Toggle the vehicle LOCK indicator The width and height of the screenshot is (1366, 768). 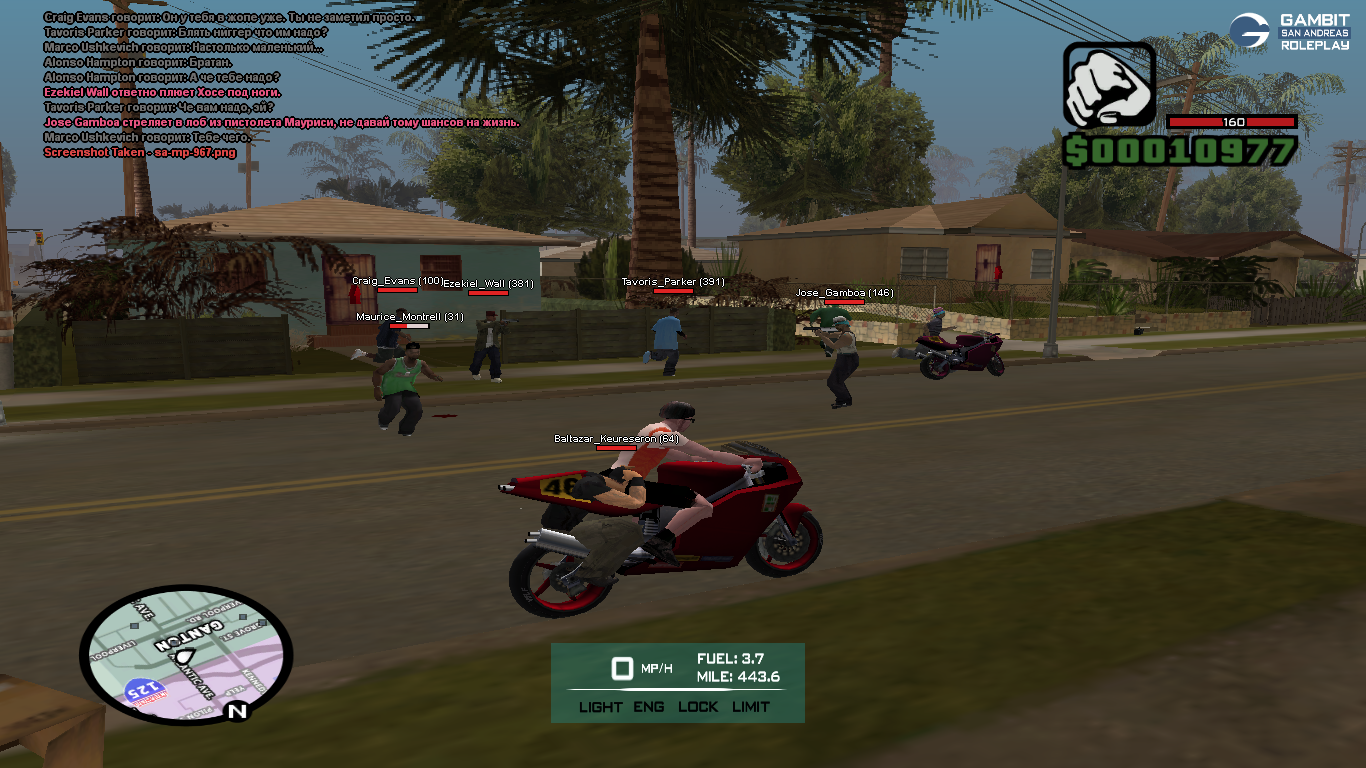pos(698,707)
